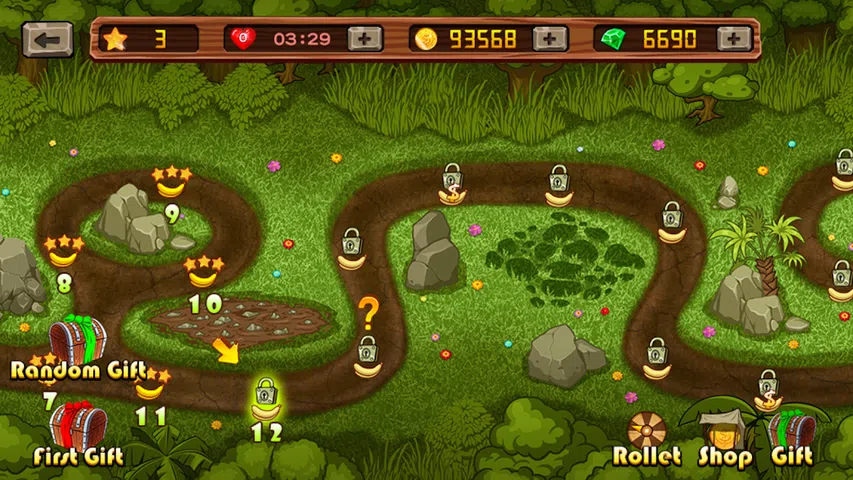Select level 10 with three stars
This screenshot has height=480, width=853.
[x=204, y=272]
